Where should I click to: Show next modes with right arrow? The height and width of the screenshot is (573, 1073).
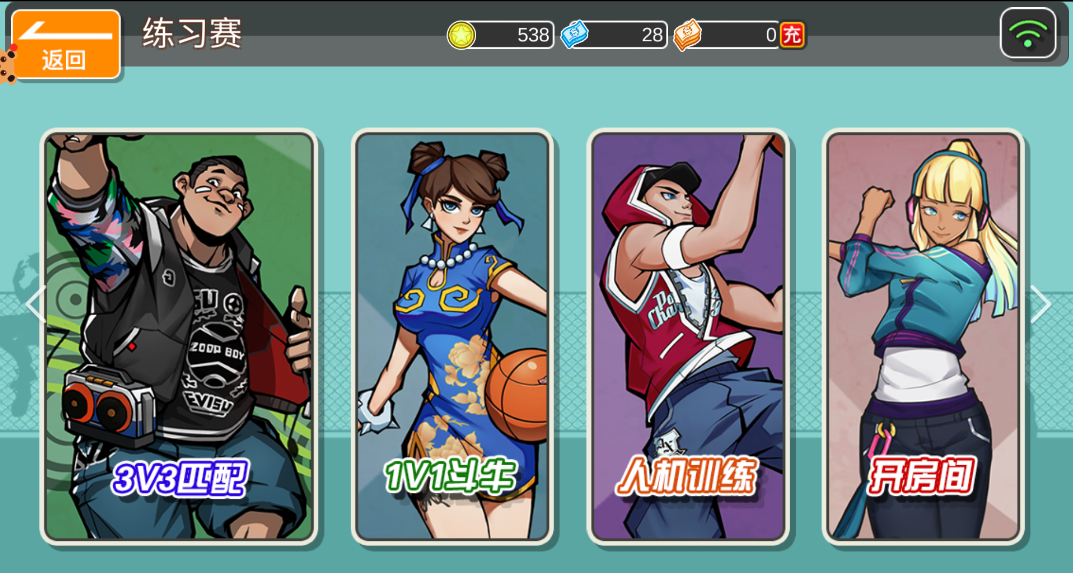[1041, 304]
